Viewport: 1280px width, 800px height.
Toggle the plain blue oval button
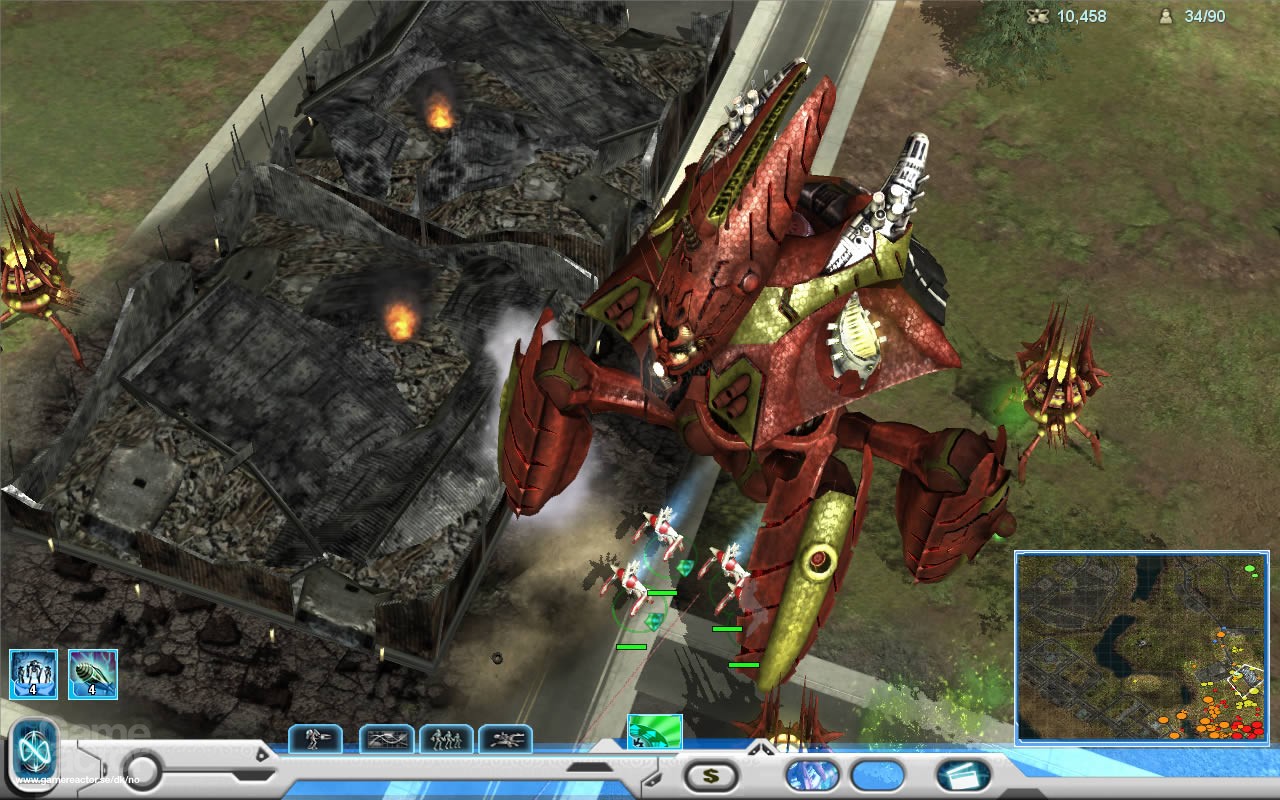click(876, 774)
